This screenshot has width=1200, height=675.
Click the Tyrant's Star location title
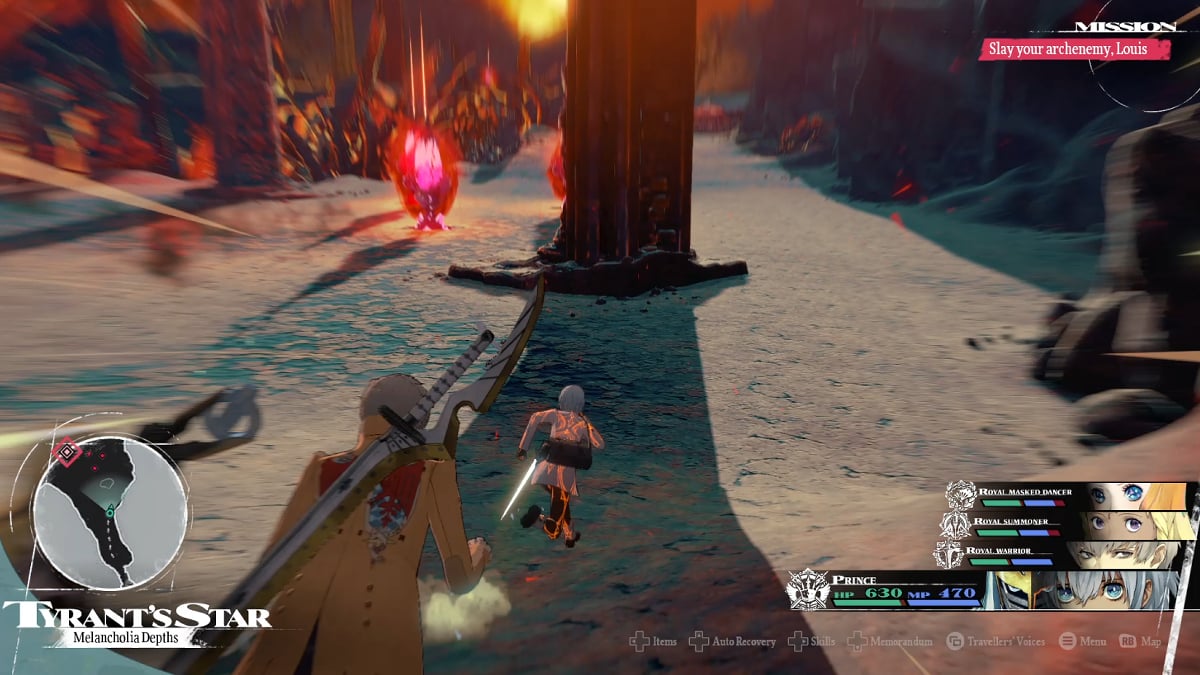136,615
